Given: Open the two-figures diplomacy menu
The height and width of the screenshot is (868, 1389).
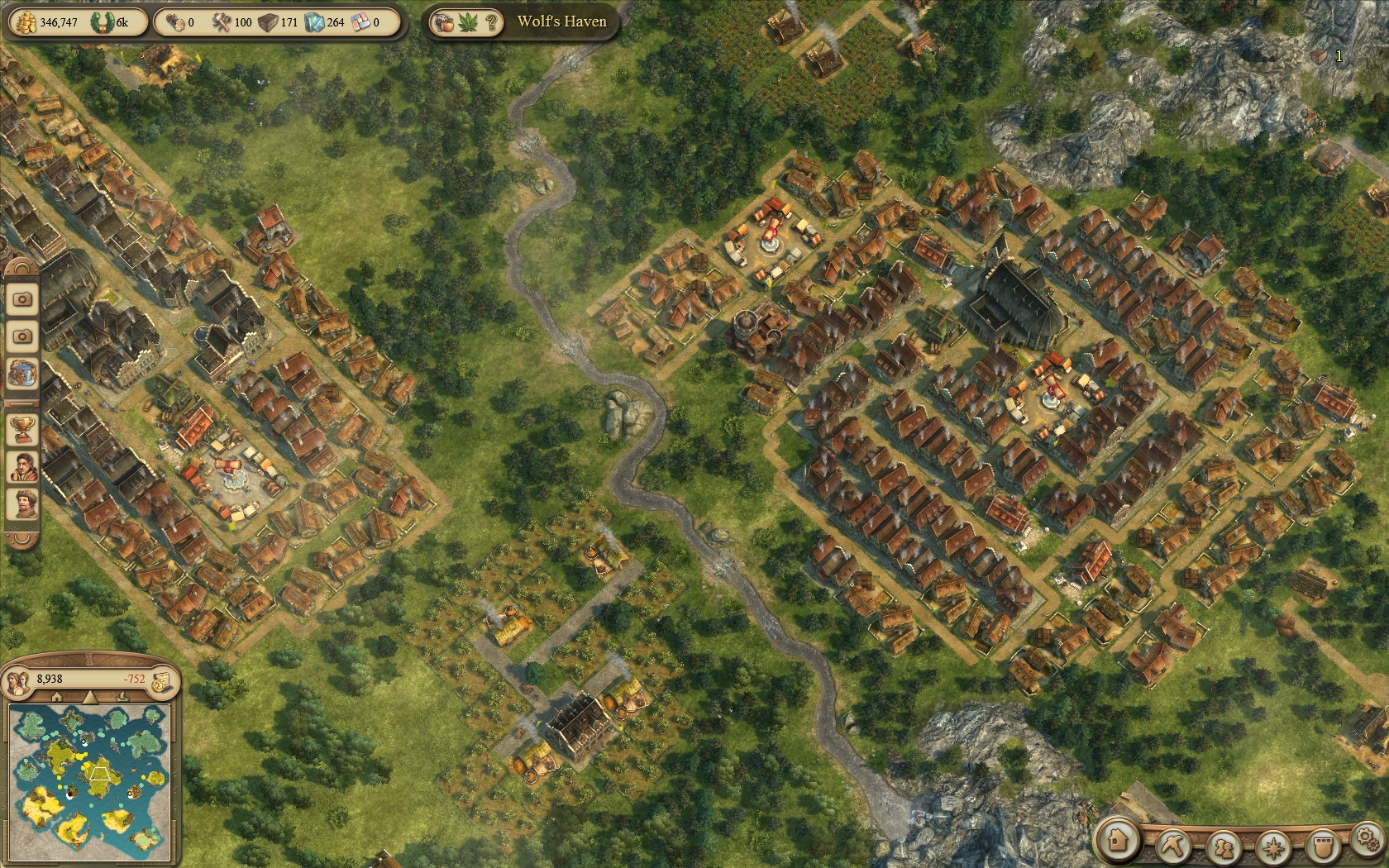Looking at the screenshot, I should [1223, 847].
